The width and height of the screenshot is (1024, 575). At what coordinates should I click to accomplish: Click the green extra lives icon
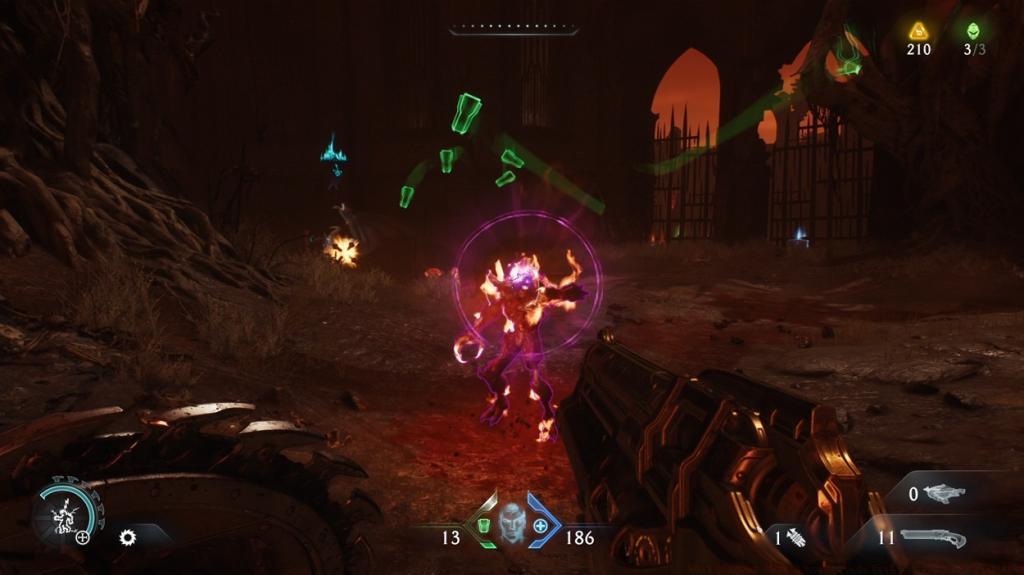(x=974, y=31)
